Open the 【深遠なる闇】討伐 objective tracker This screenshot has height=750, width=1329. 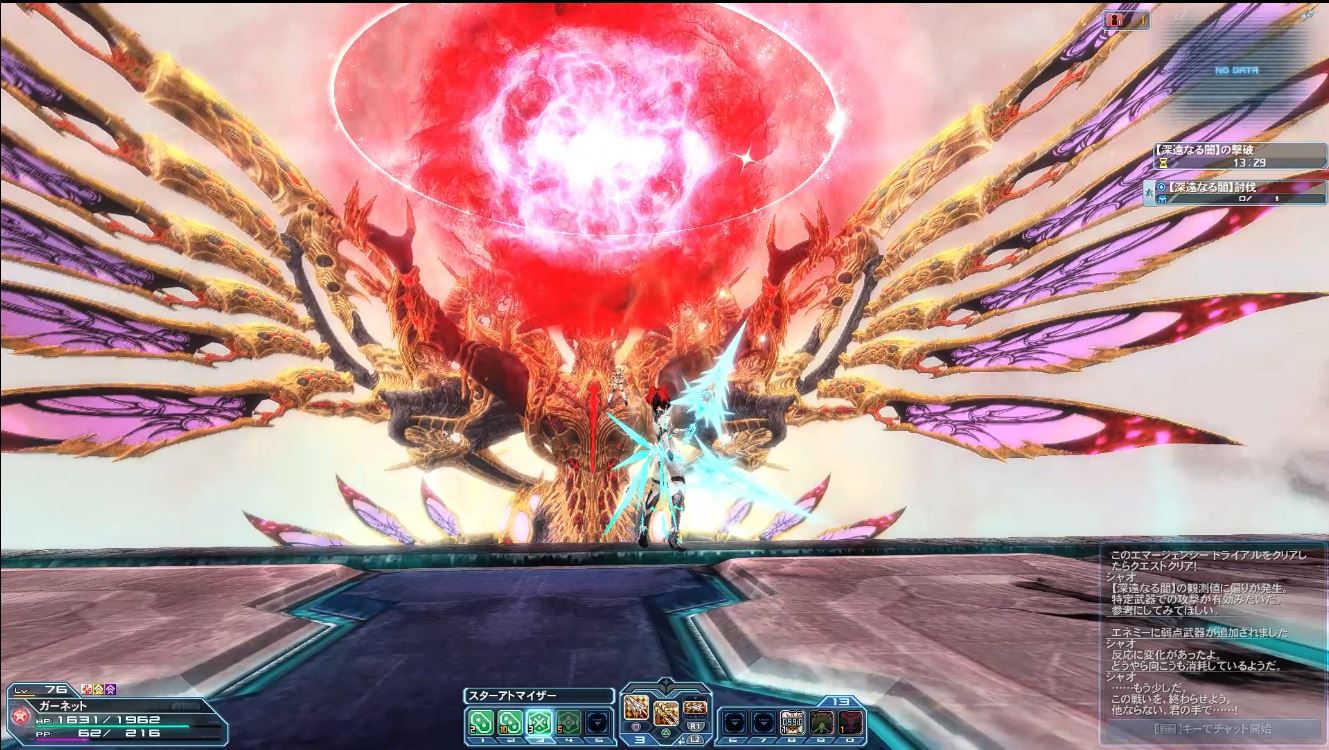1236,193
